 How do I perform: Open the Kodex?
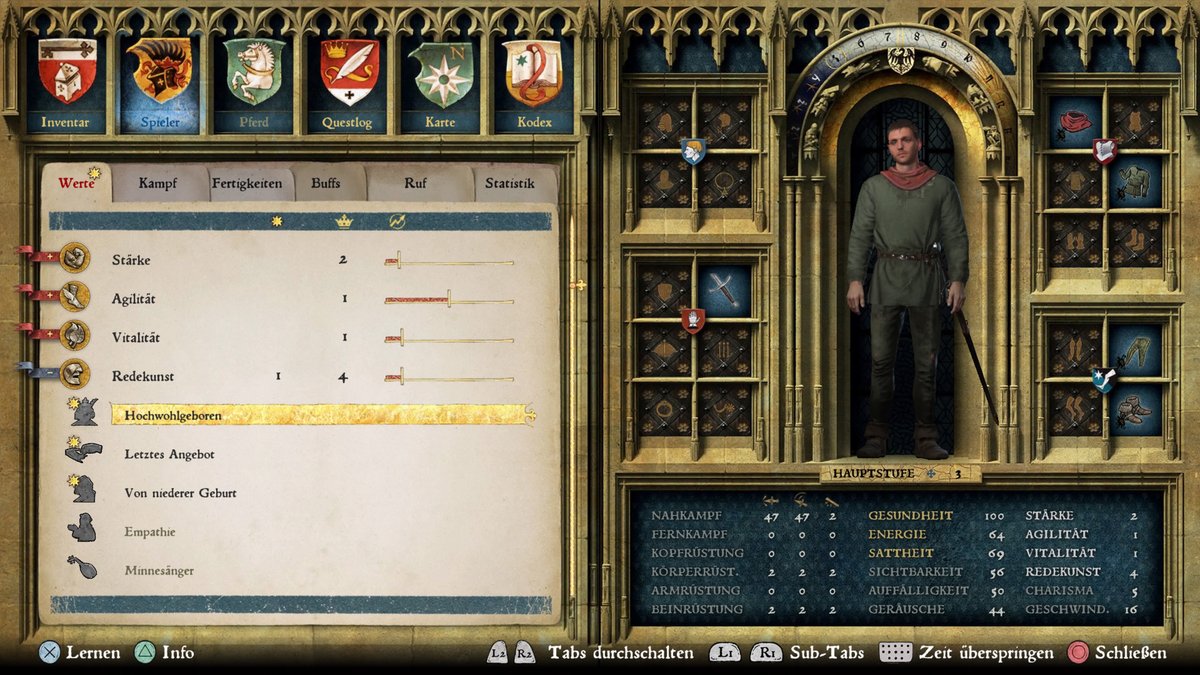point(534,83)
